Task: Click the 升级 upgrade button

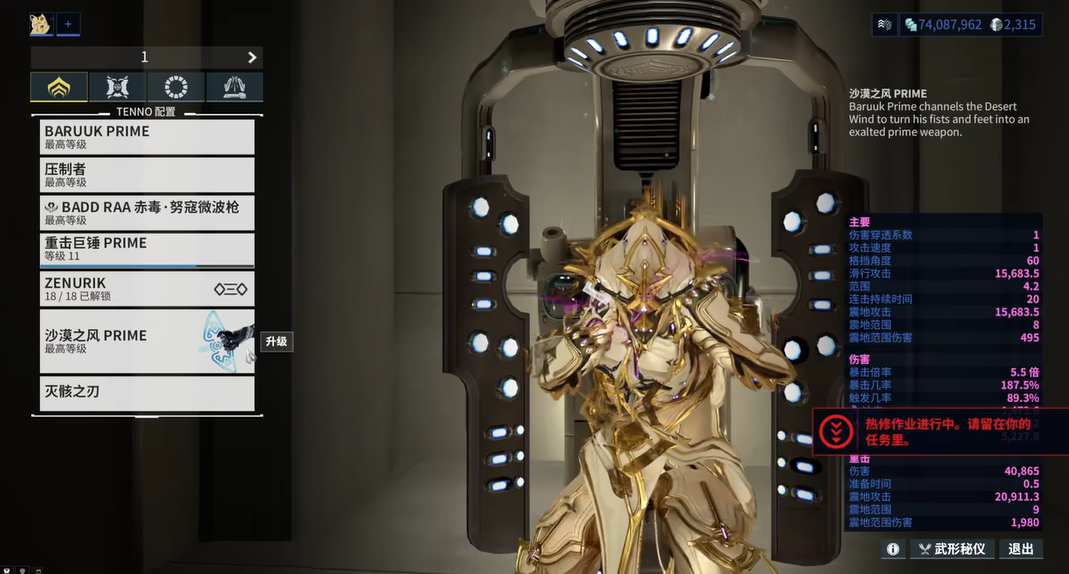Action: [x=276, y=341]
